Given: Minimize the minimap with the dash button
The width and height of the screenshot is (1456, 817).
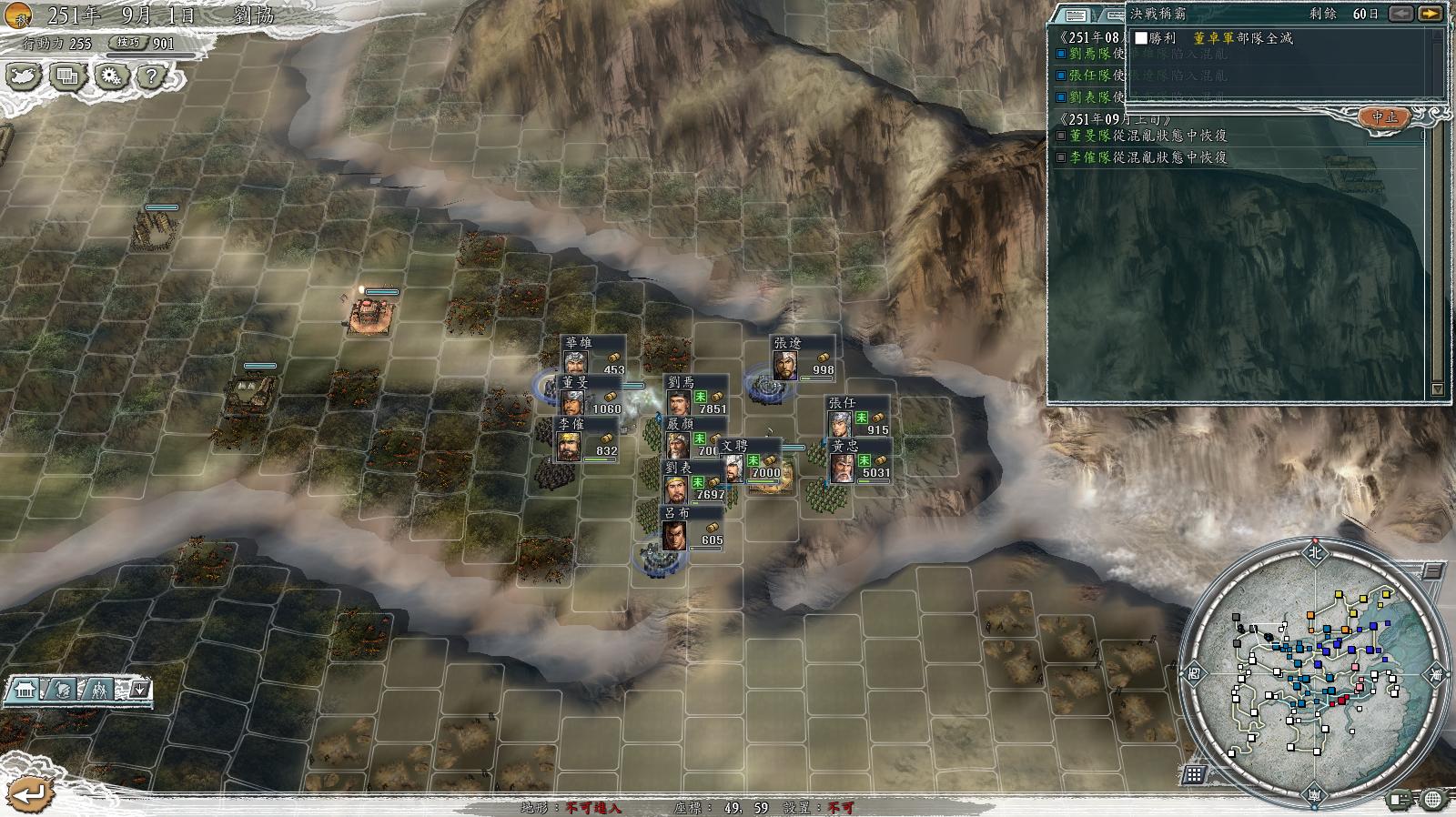Looking at the screenshot, I should (x=1431, y=571).
